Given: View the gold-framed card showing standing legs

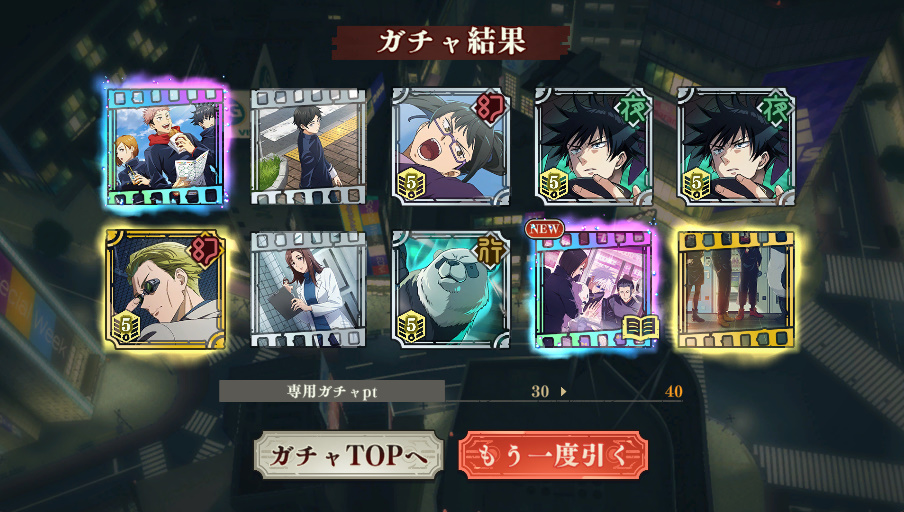Looking at the screenshot, I should (x=736, y=288).
